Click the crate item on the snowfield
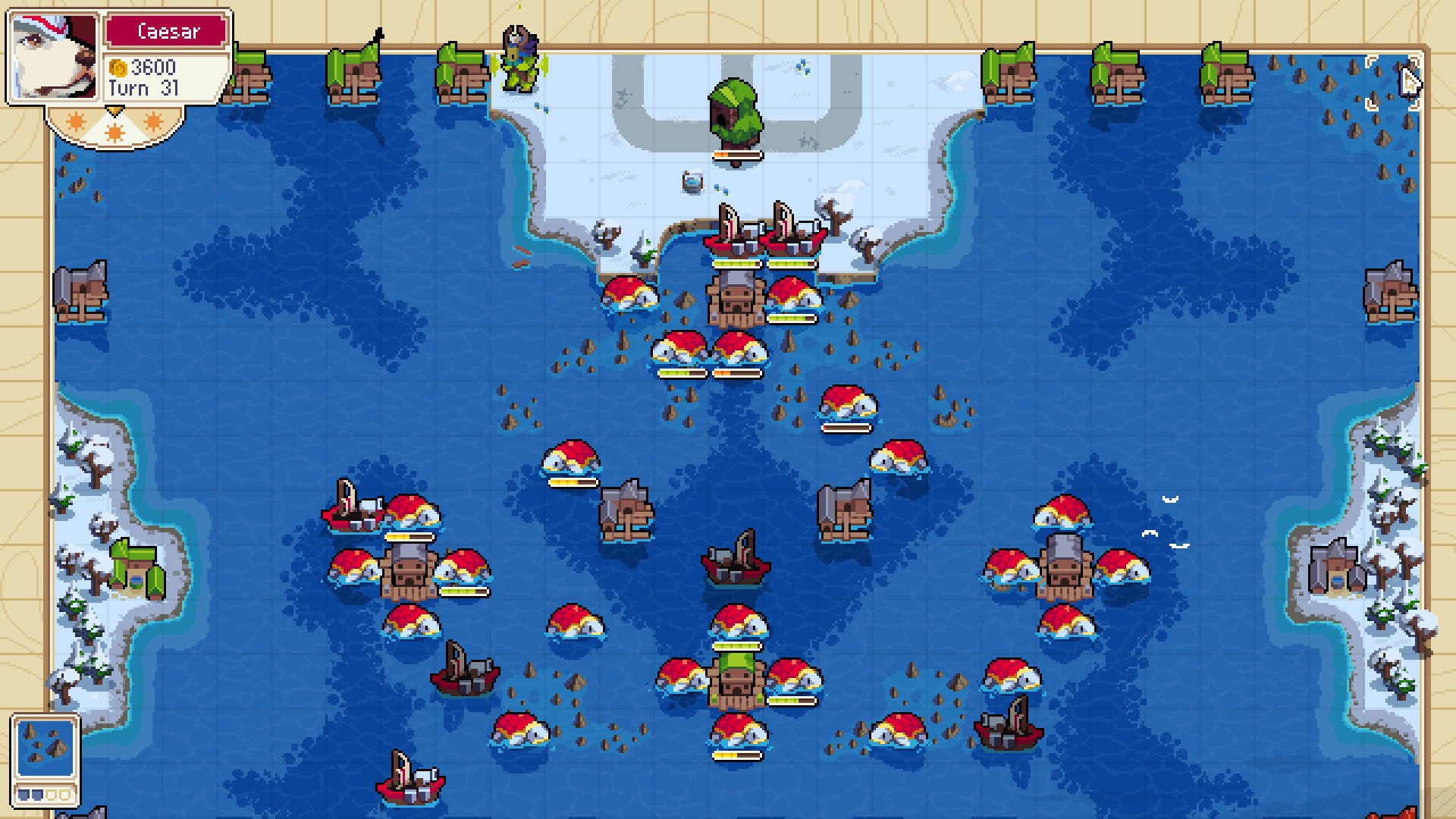The width and height of the screenshot is (1456, 819). (694, 182)
